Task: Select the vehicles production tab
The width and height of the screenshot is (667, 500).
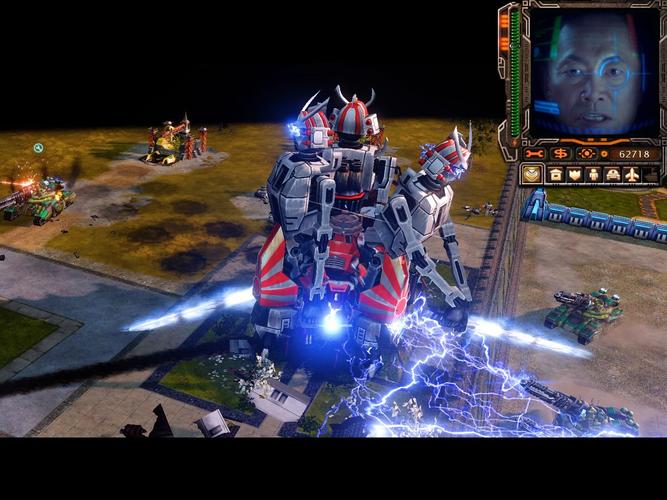Action: (x=612, y=174)
